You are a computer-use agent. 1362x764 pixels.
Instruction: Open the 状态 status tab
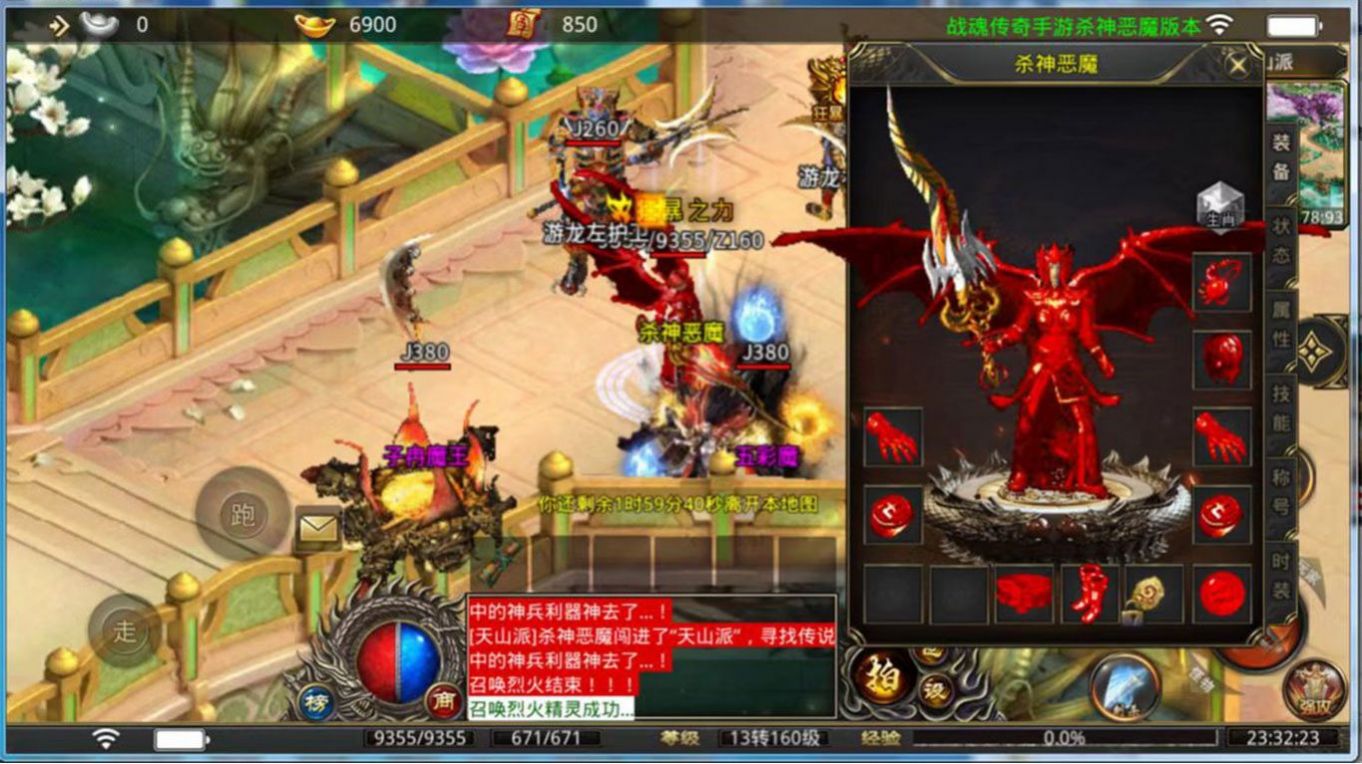coord(1281,241)
